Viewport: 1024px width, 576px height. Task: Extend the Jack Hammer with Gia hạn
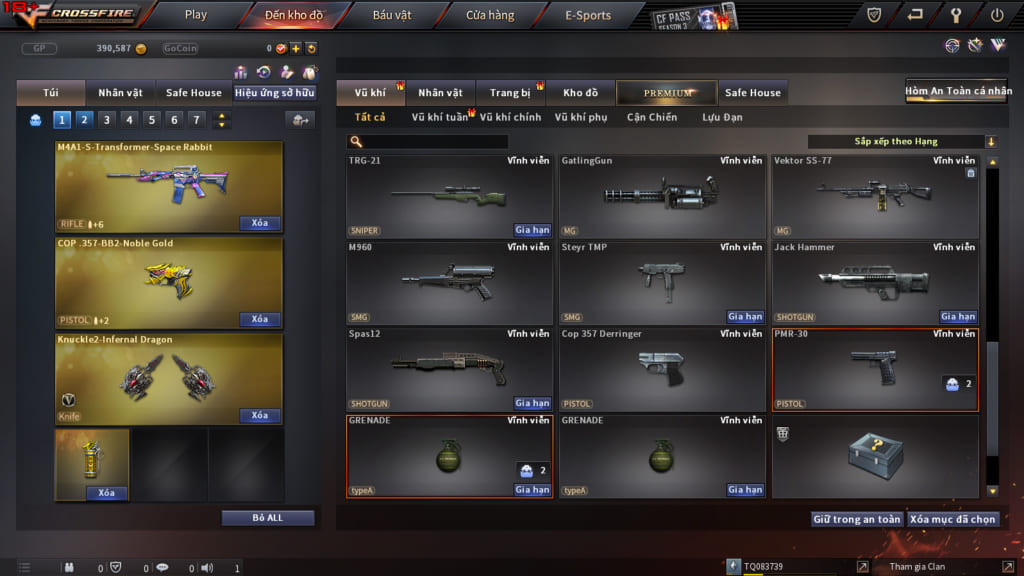tap(958, 317)
